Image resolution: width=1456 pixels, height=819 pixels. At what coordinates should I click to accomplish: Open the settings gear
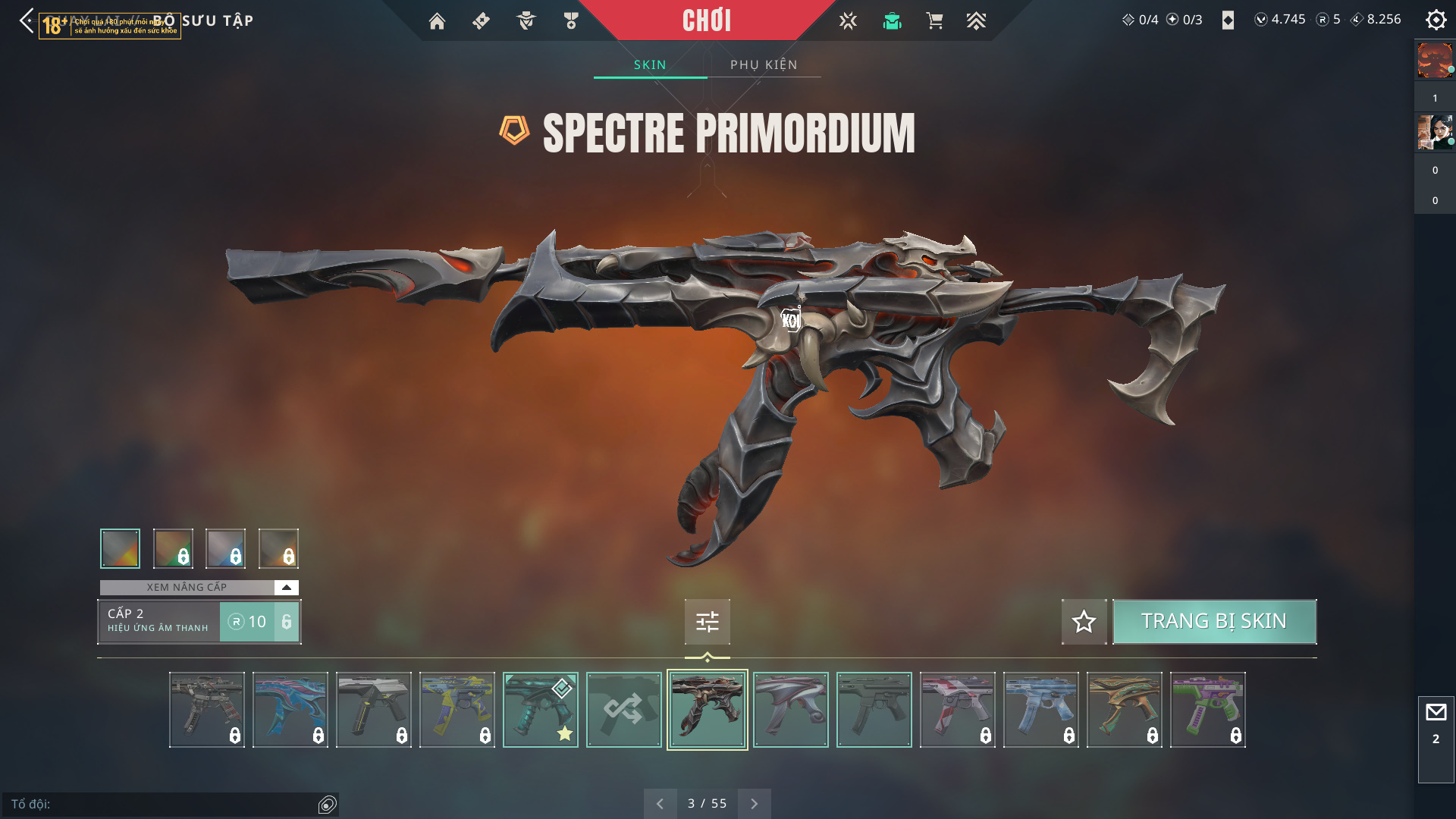coord(1436,20)
